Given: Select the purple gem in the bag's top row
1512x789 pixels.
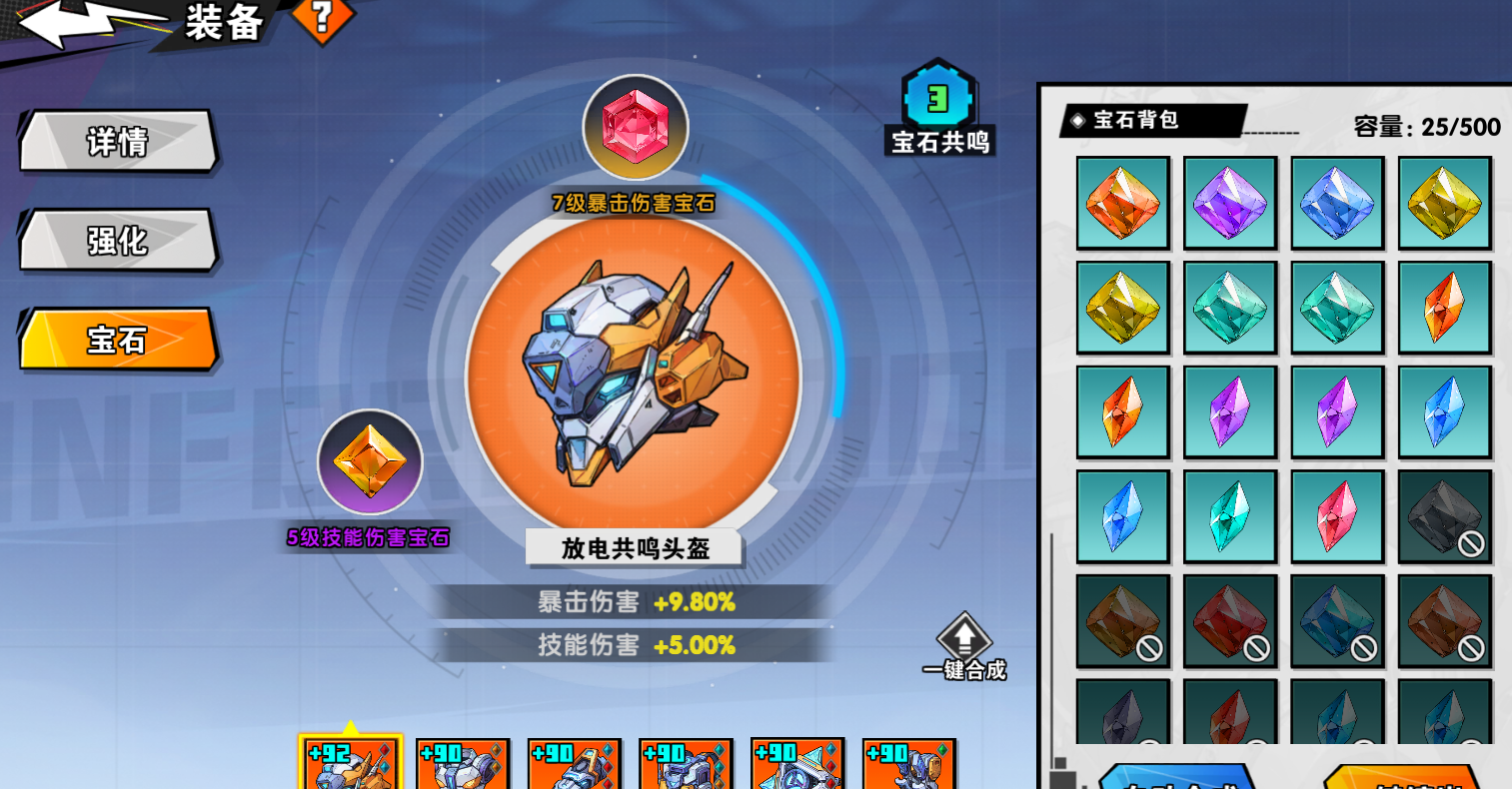Looking at the screenshot, I should pyautogui.click(x=1230, y=202).
